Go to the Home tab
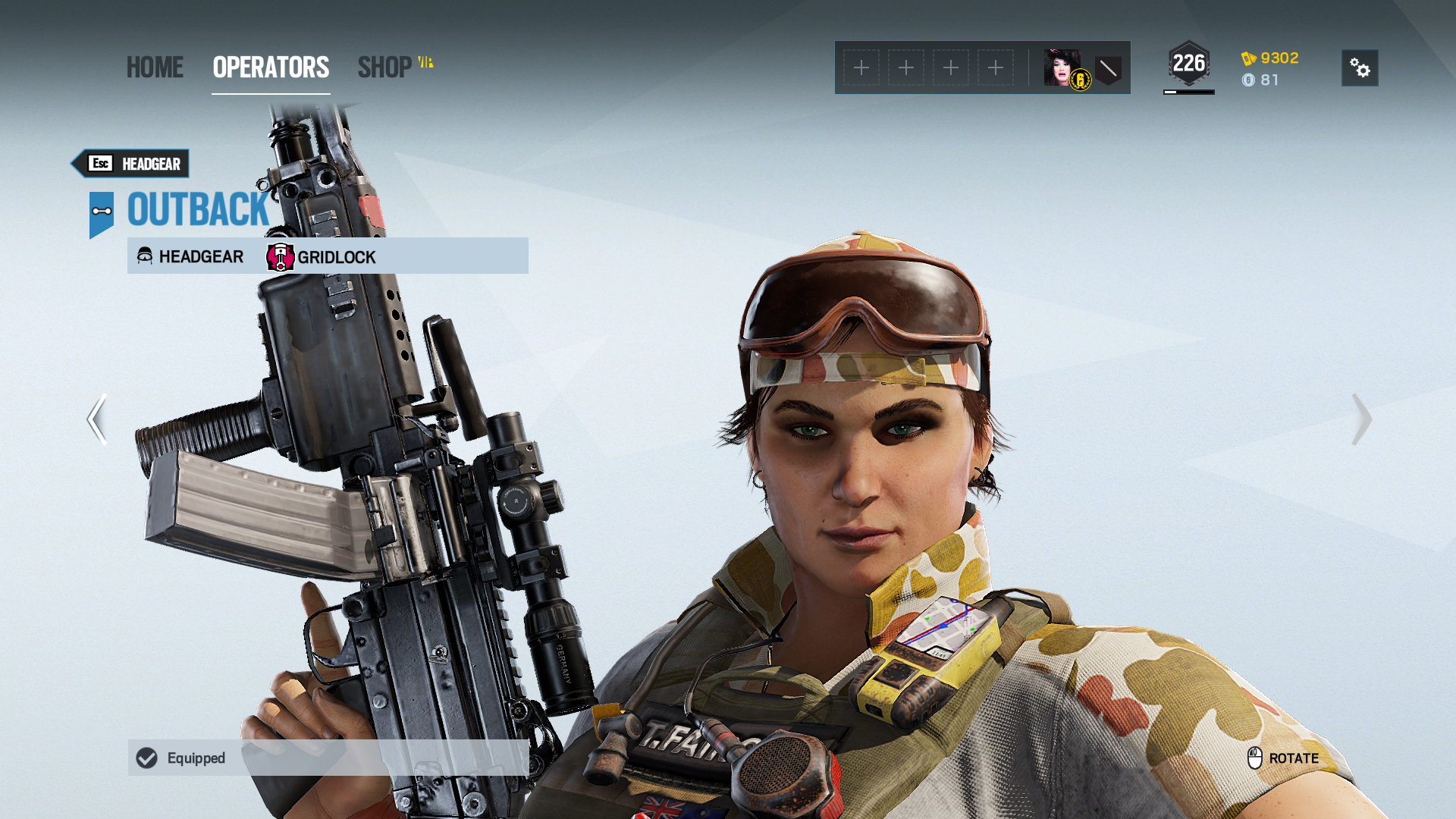The height and width of the screenshot is (819, 1456). click(x=155, y=67)
